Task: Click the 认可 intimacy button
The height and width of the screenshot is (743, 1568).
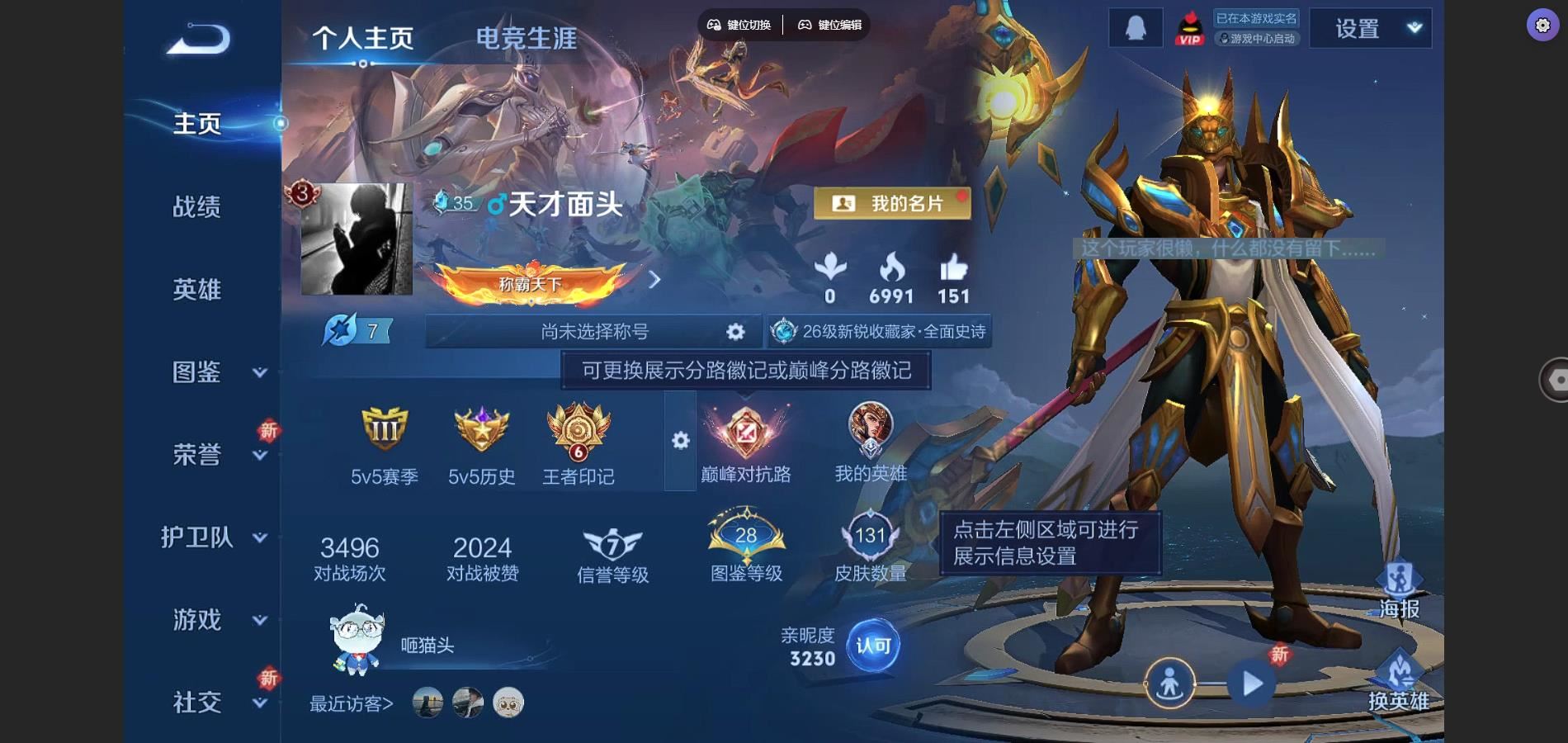Action: pyautogui.click(x=873, y=646)
